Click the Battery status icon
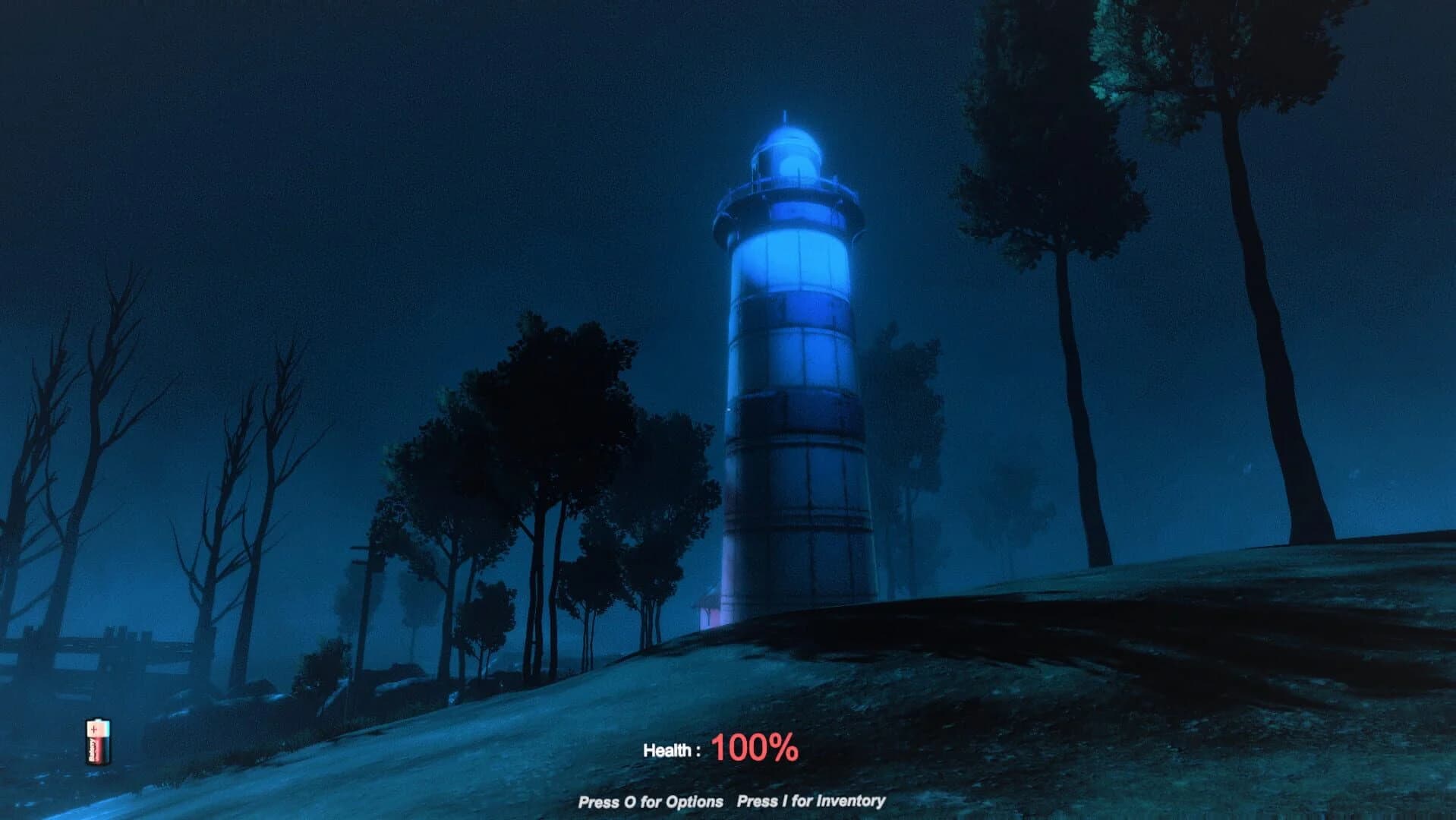Image resolution: width=1456 pixels, height=820 pixels. [96, 740]
